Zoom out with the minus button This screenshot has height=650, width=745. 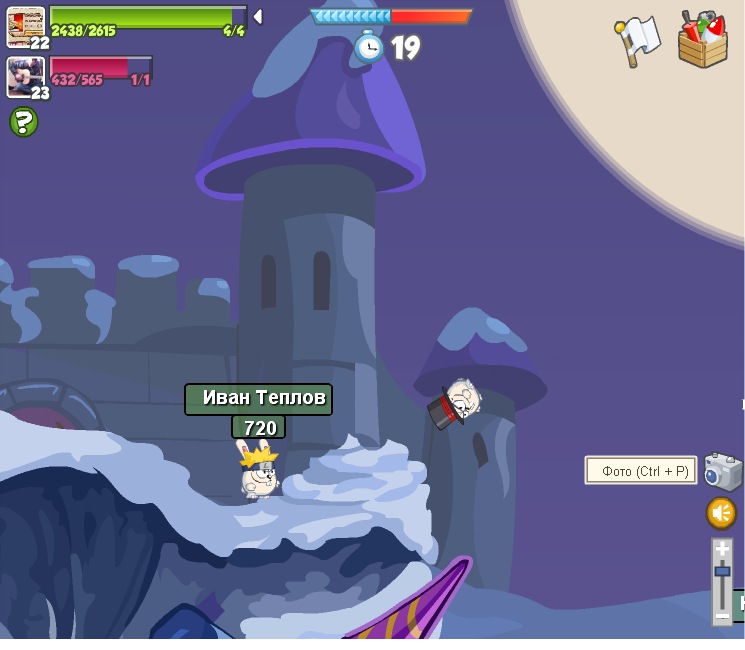722,617
